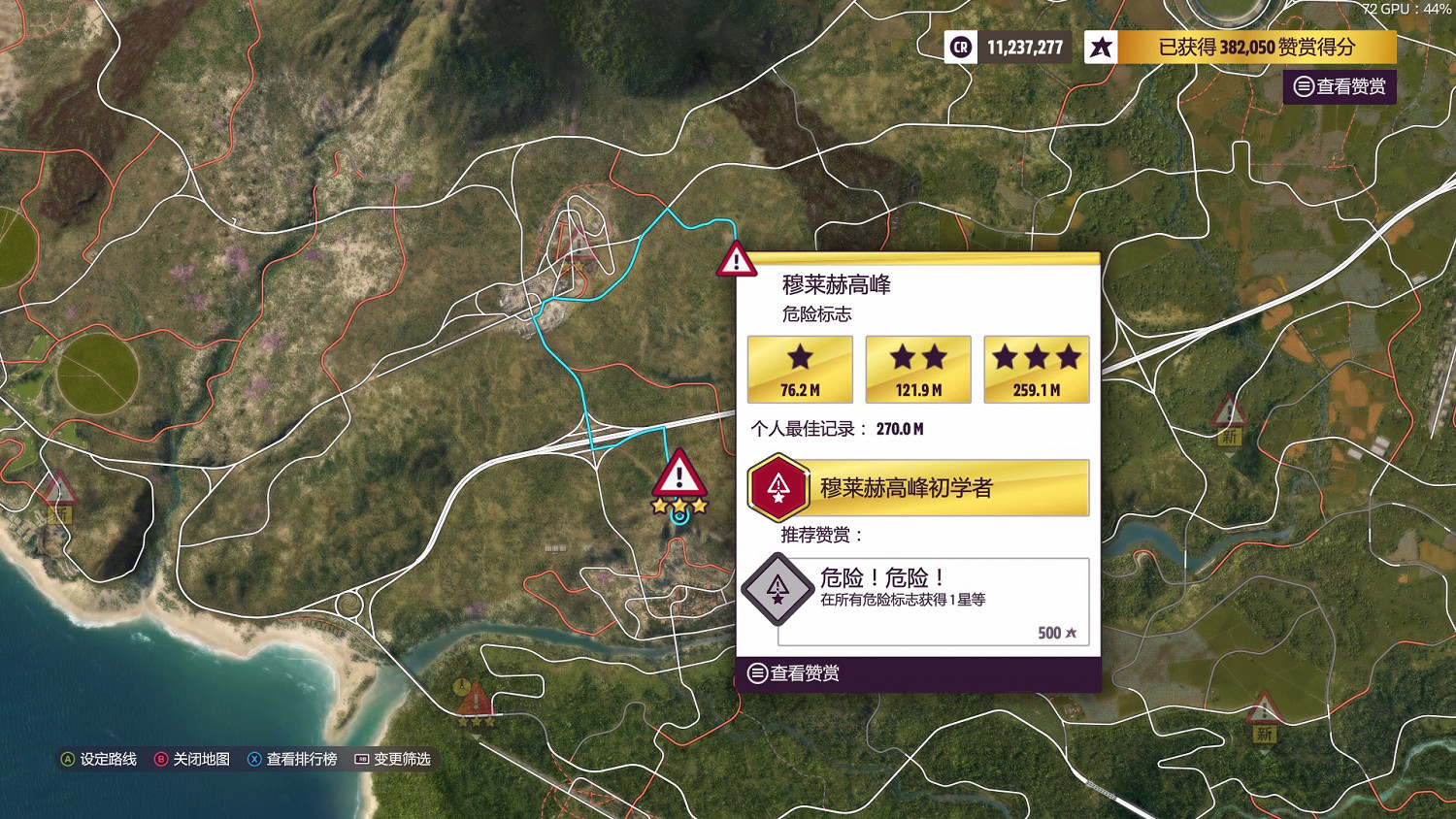Expand the player marker circle below the selected danger sign
The height and width of the screenshot is (819, 1456).
click(678, 520)
